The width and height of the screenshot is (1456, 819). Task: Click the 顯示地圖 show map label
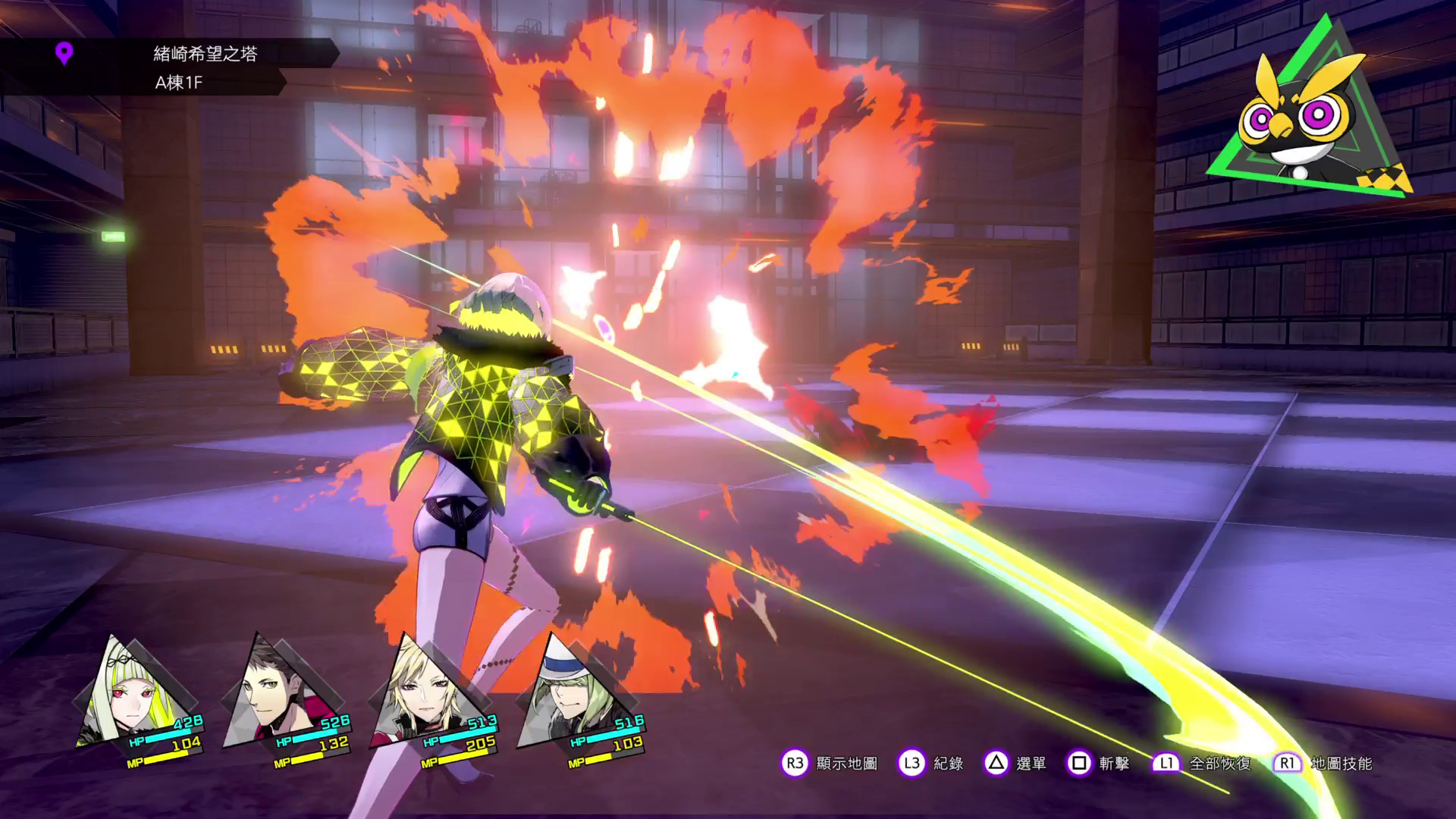coord(846,764)
